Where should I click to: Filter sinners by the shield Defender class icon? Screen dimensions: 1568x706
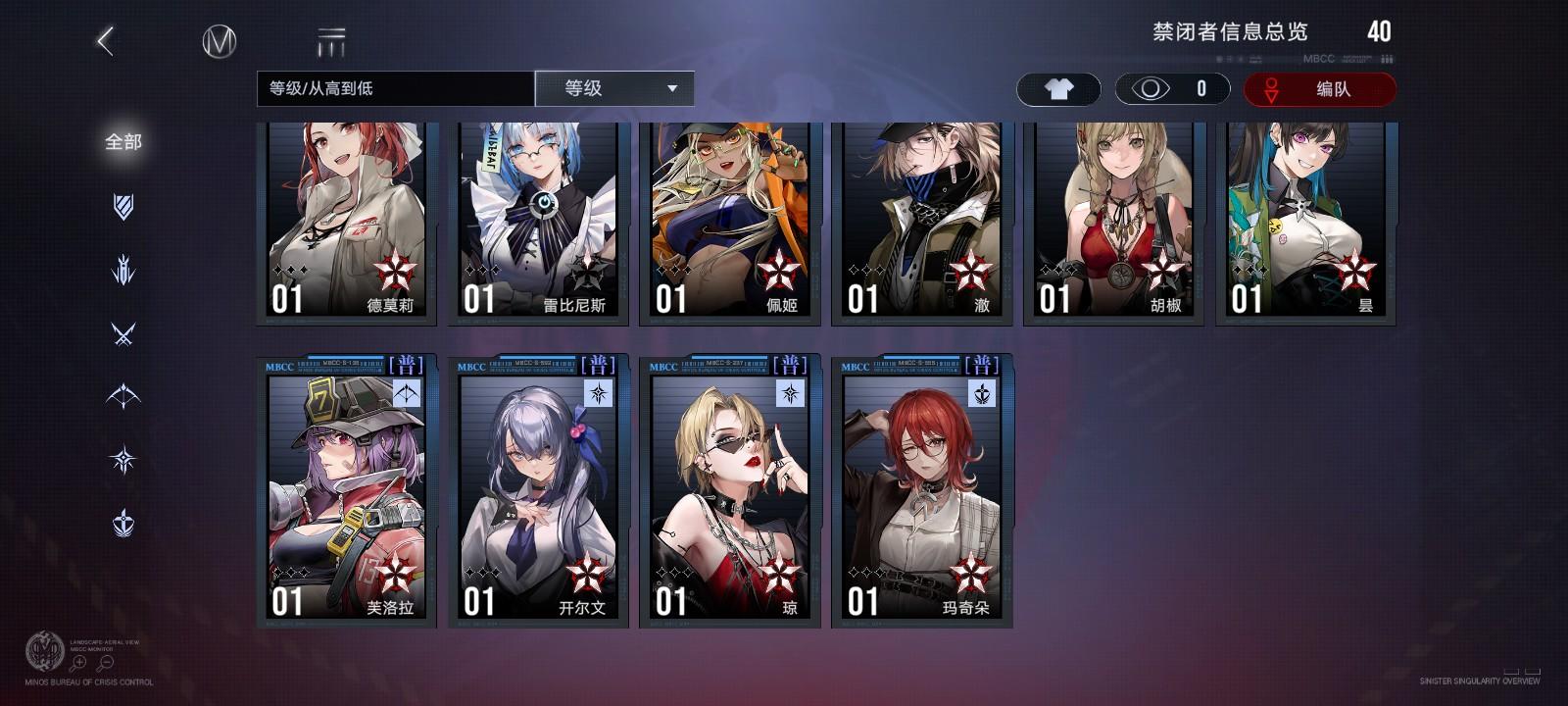coord(123,208)
